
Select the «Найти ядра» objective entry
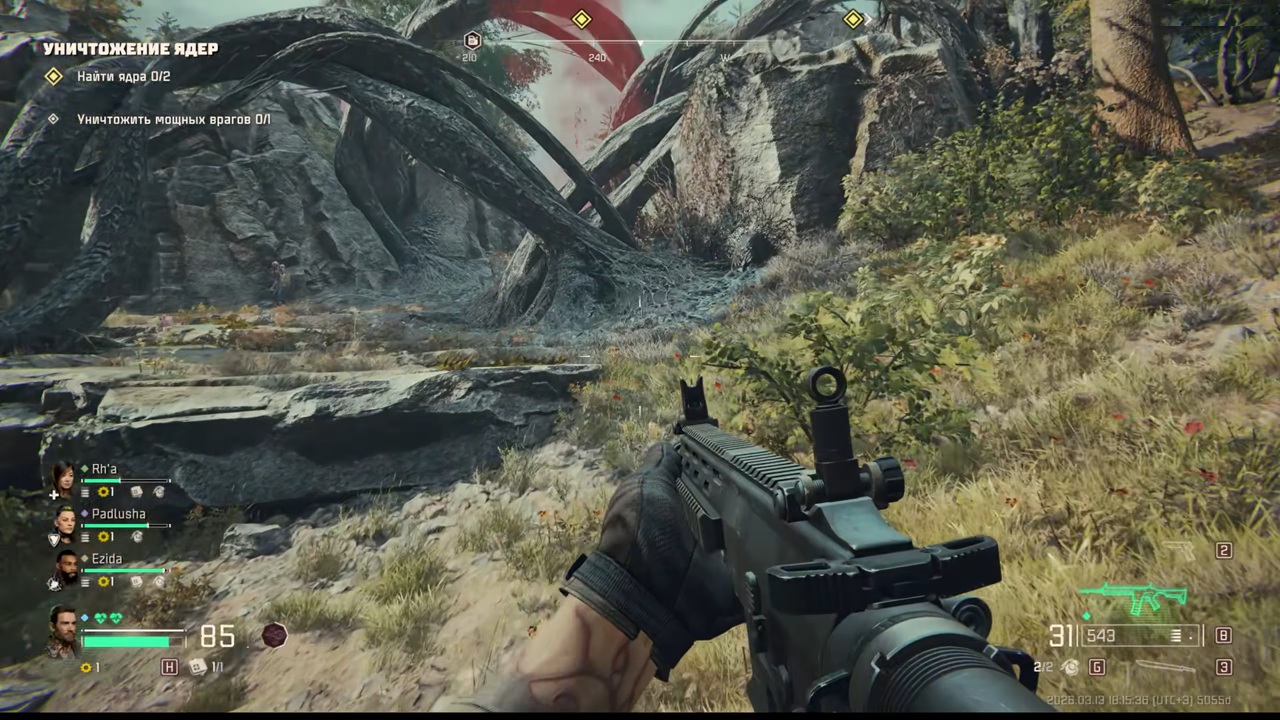124,76
